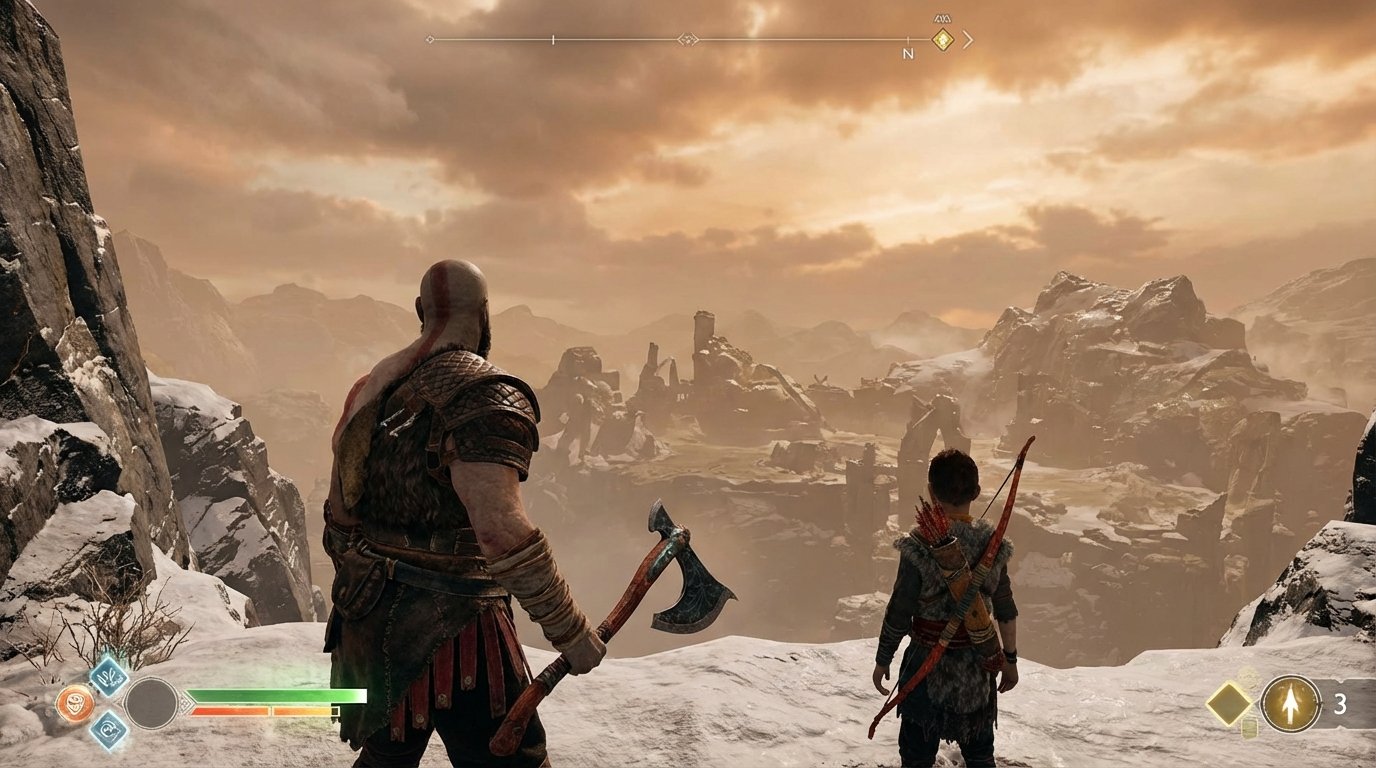Click the N direction marker on the compass
Screen dimensions: 1376x768
[908, 52]
